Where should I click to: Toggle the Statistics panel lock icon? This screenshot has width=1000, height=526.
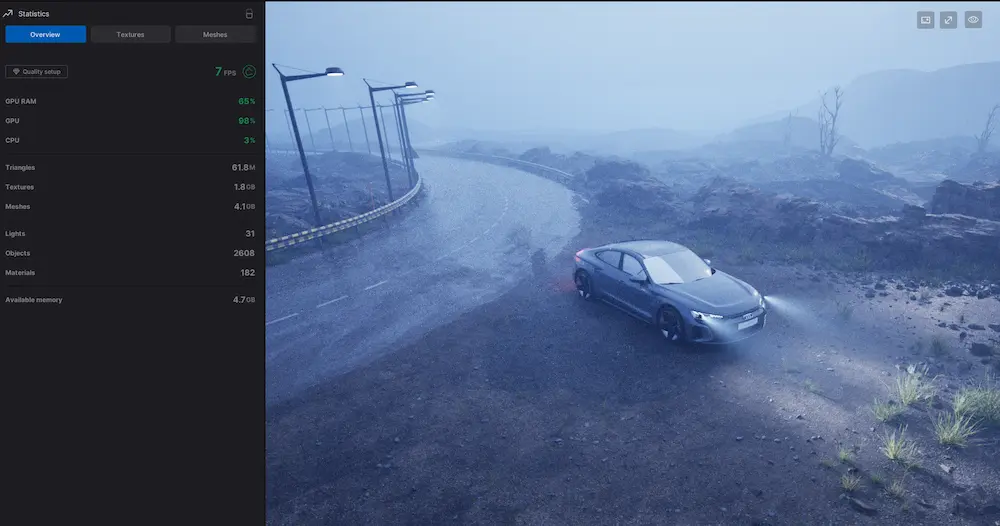coord(249,14)
